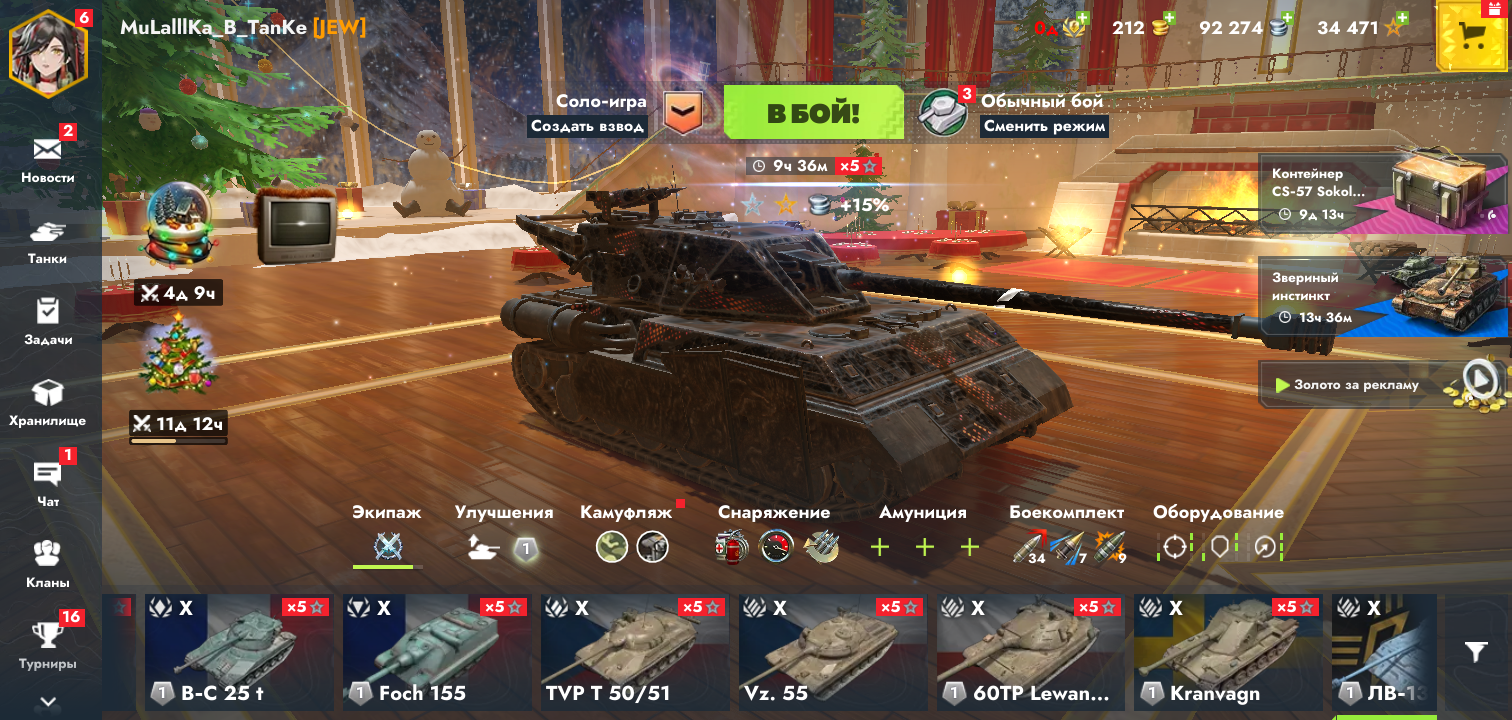Start battle with the В БОЙ! button

click(x=812, y=112)
